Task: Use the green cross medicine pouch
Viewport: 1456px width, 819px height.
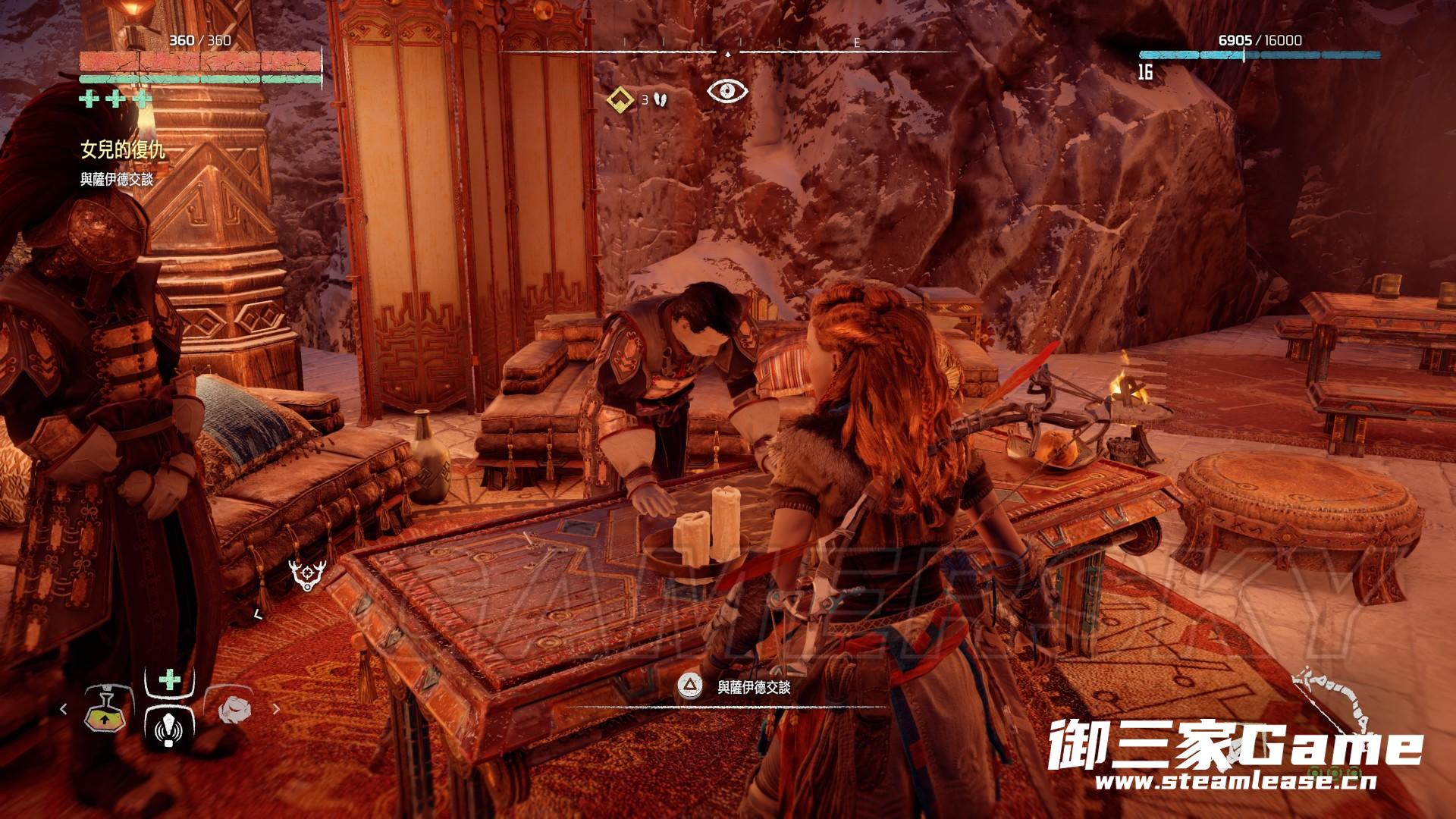Action: 170,679
